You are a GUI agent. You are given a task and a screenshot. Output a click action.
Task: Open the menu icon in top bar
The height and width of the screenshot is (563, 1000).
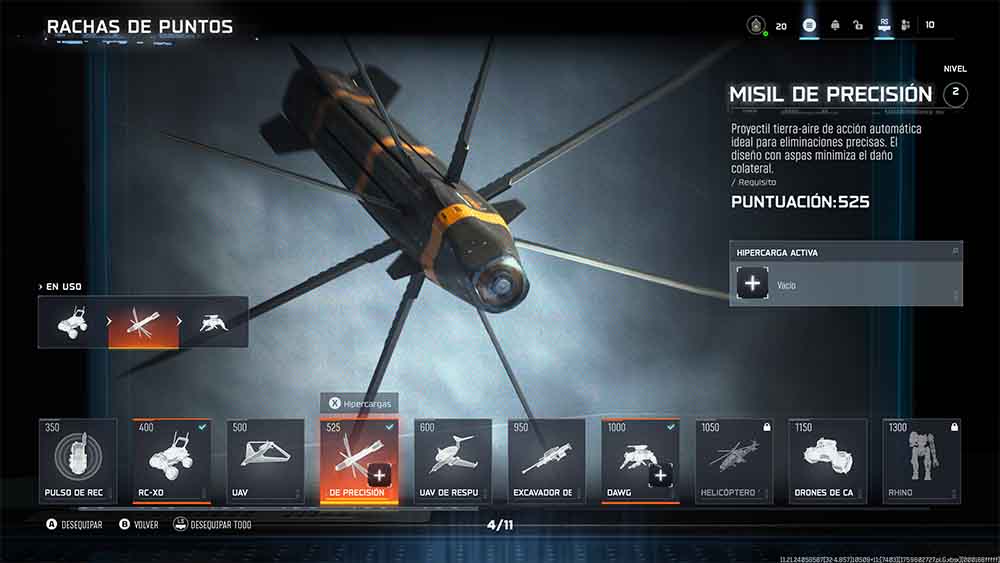(810, 25)
